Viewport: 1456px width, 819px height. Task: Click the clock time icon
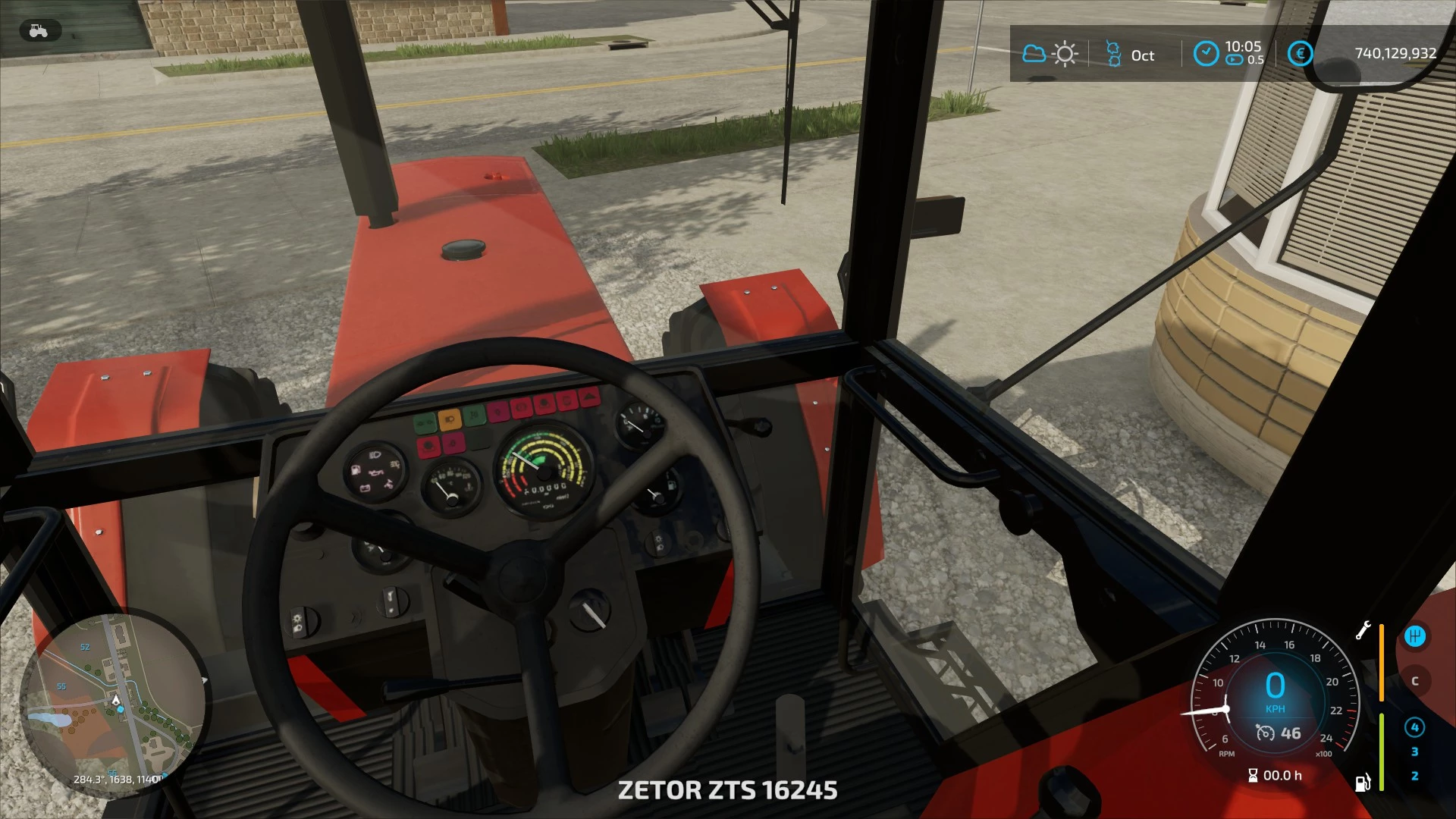1206,54
